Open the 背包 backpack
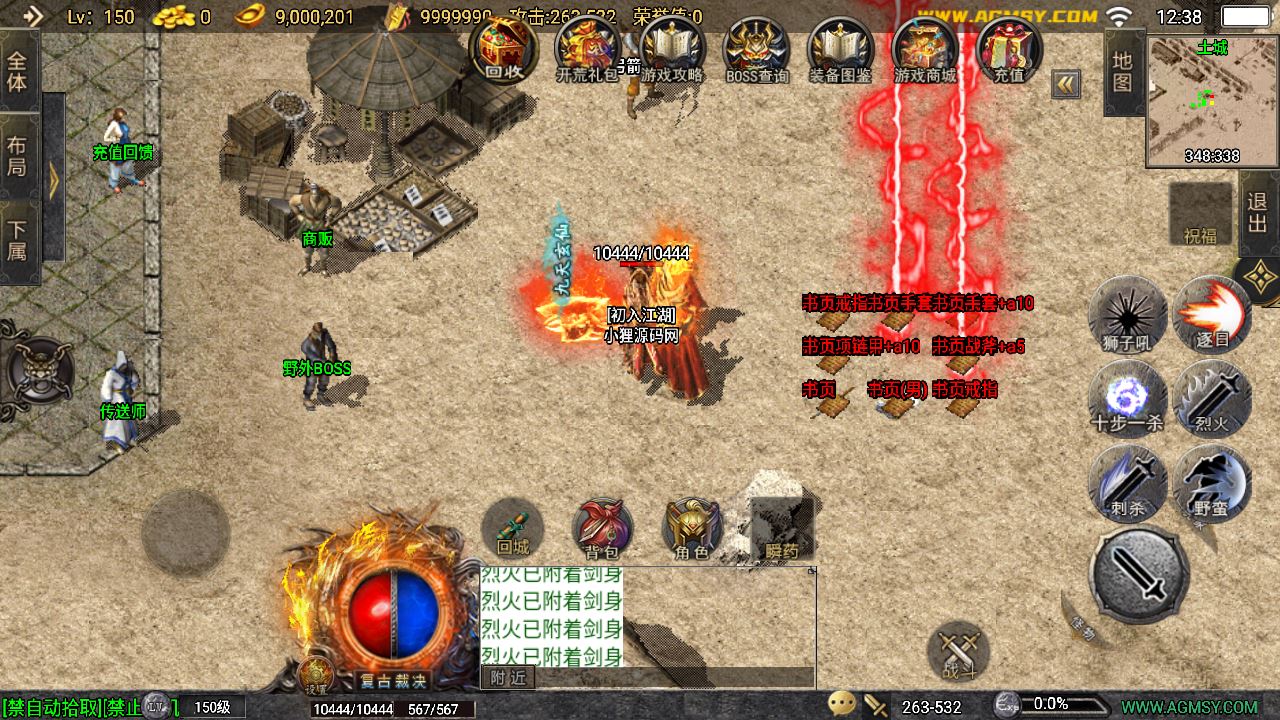Screen dimensions: 1280x720 (602, 529)
